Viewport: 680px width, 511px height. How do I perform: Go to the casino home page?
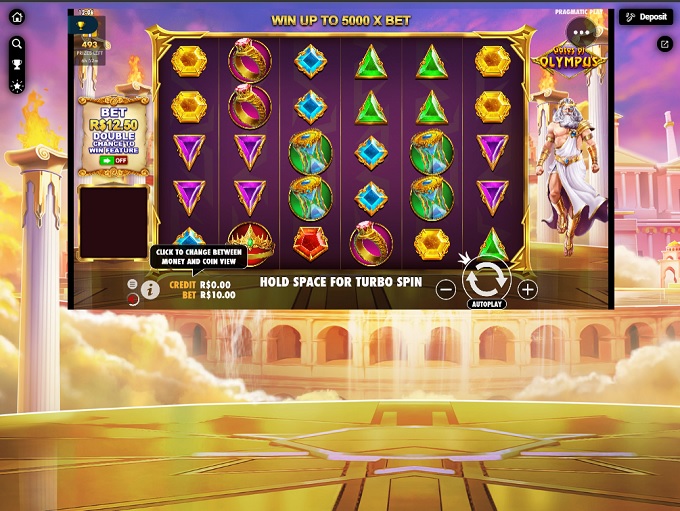pos(17,17)
